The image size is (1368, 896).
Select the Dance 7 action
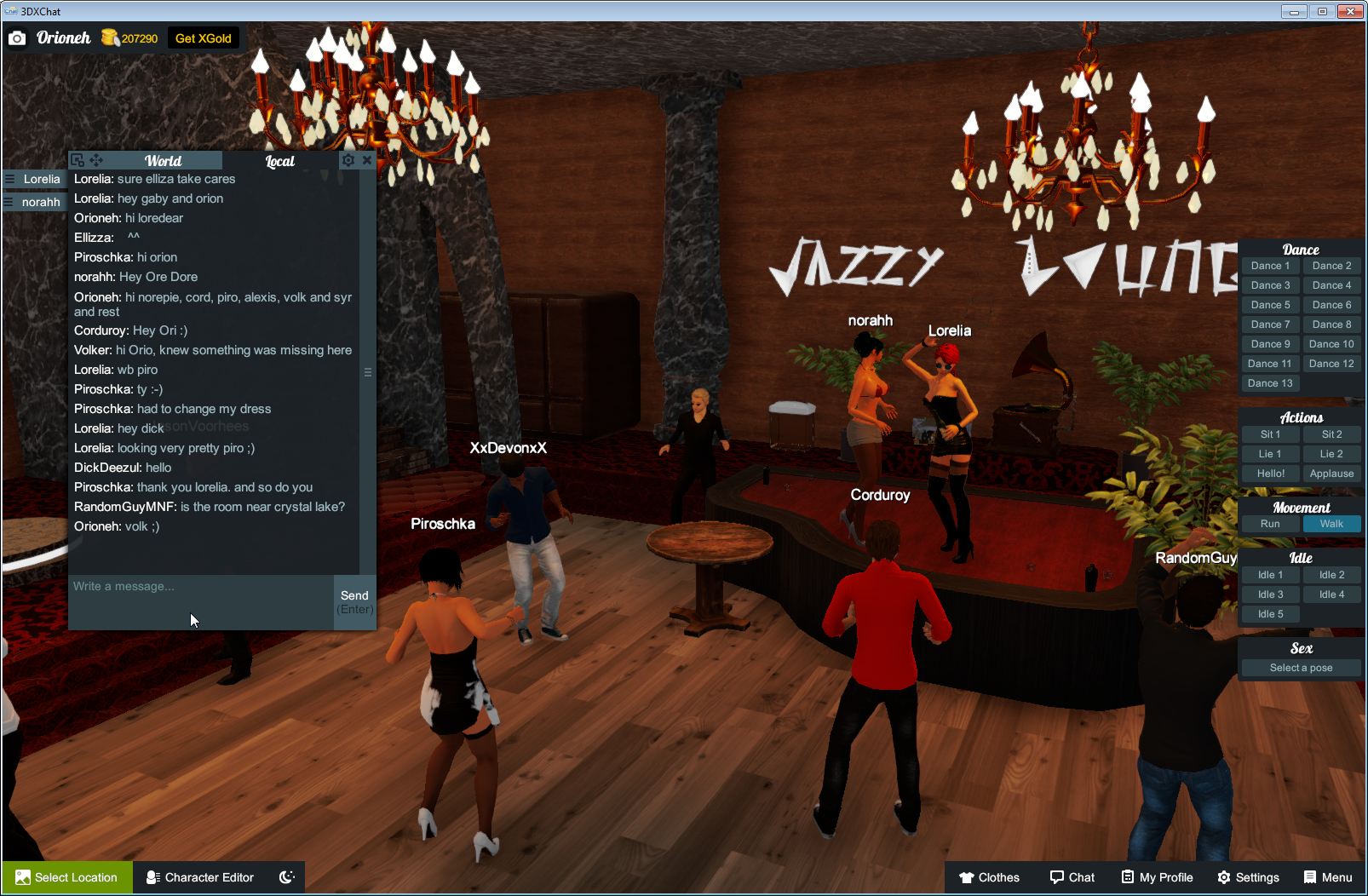1270,324
